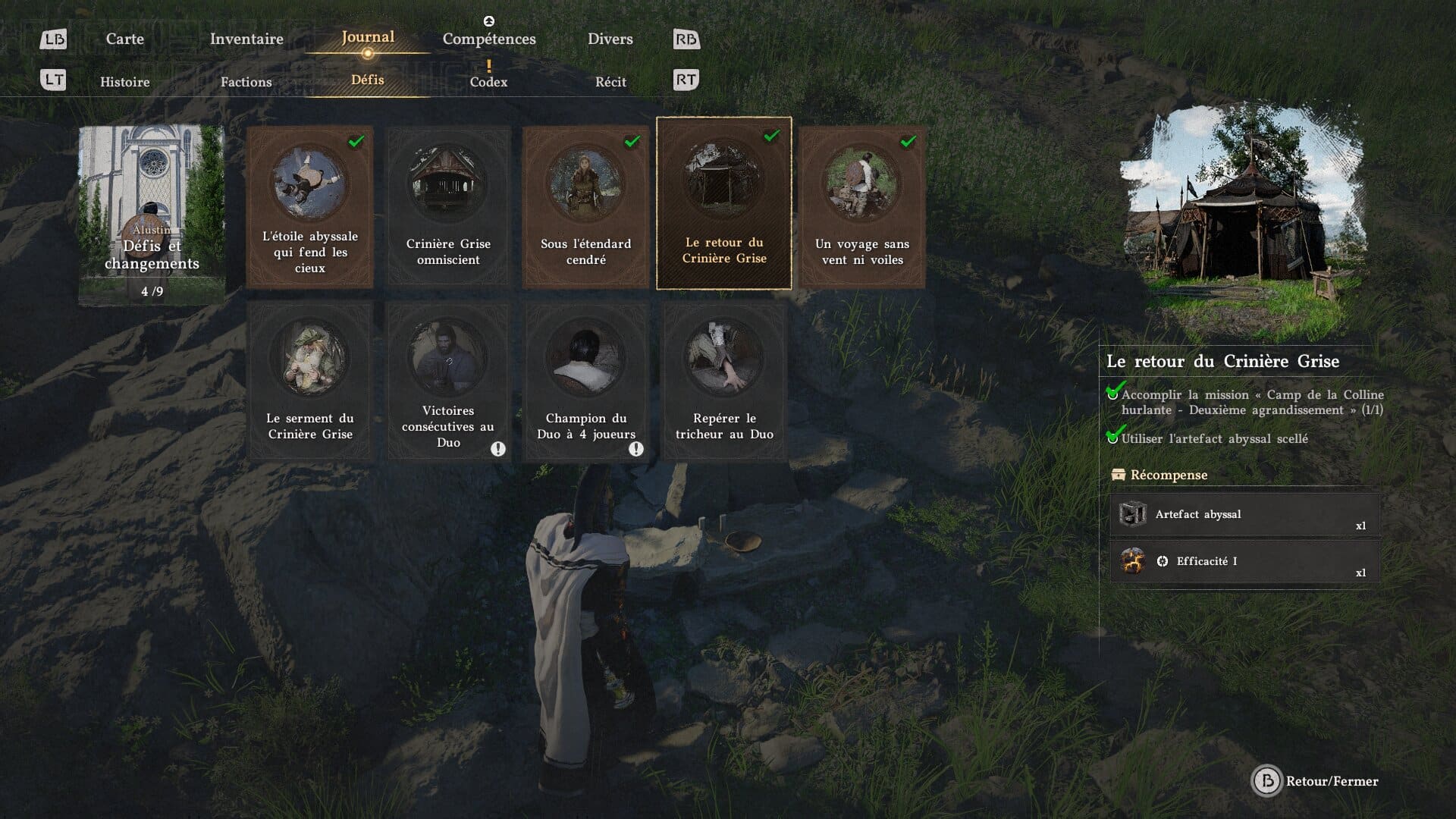Open the Sous l'étendard cendré challenge
This screenshot has width=1456, height=819.
coord(586,206)
